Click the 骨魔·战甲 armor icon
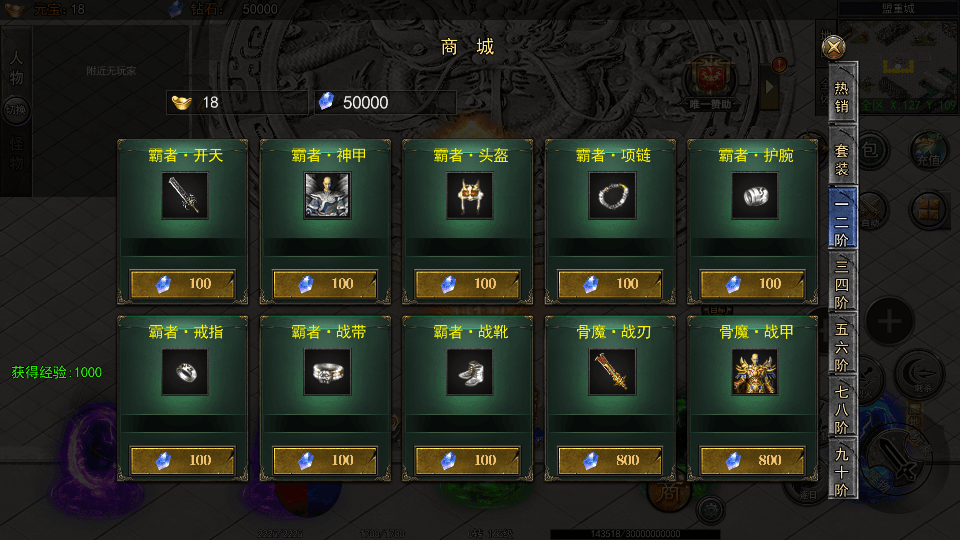This screenshot has width=960, height=540. click(753, 372)
